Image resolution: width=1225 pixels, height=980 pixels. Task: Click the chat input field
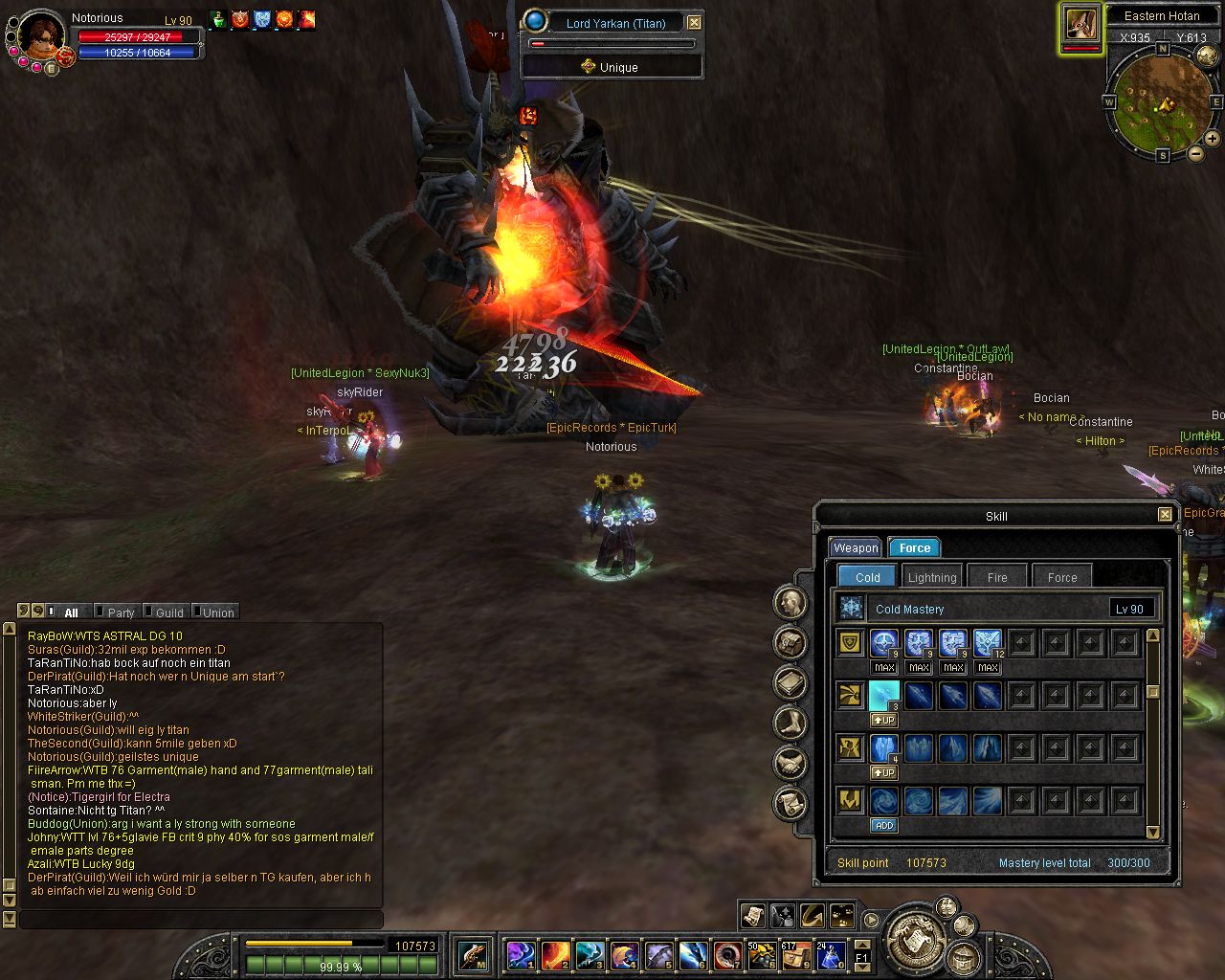[201, 920]
